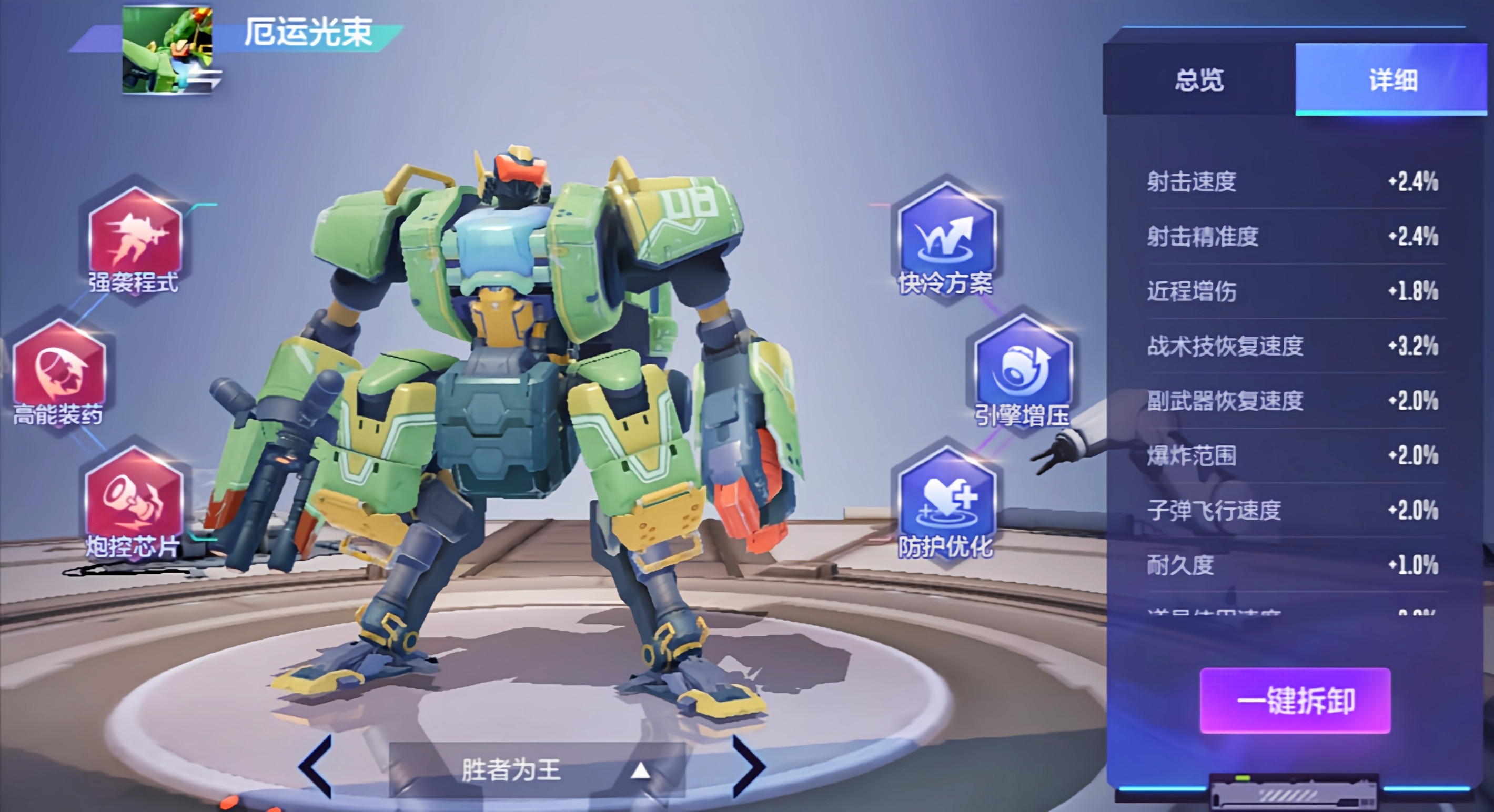Click the 一键拆卸 unequip-all button
This screenshot has width=1494, height=812.
point(1295,700)
